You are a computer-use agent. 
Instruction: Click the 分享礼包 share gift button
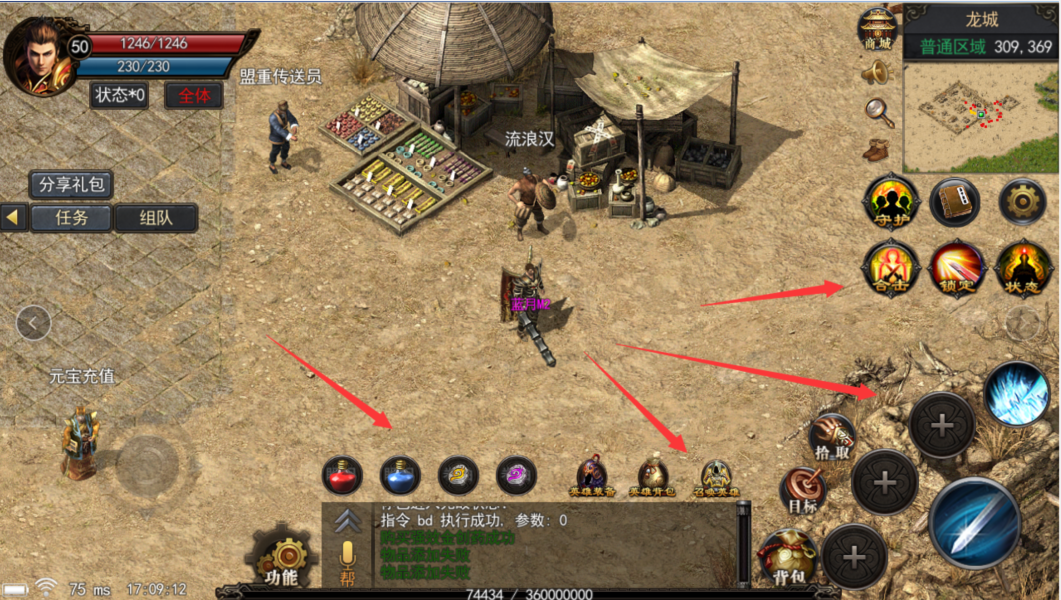(70, 185)
